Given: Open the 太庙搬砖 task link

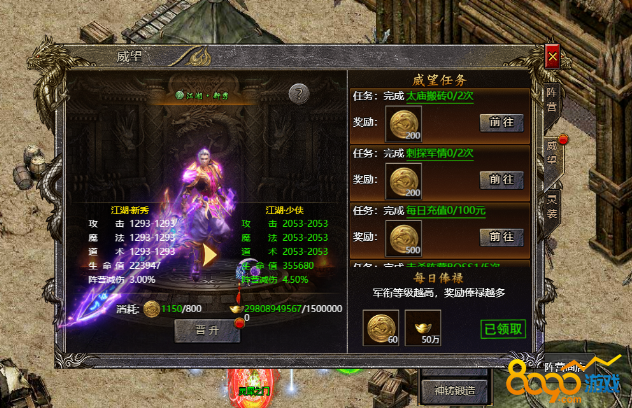Looking at the screenshot, I should (x=440, y=97).
